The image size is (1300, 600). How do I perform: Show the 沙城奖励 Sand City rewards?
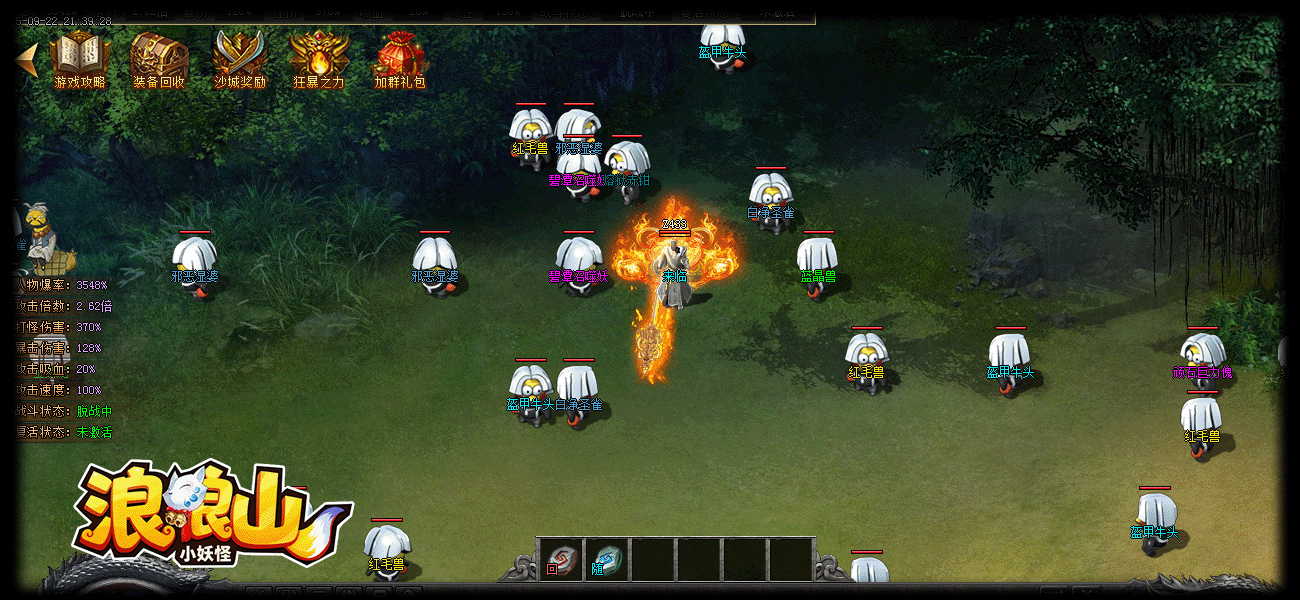tap(240, 58)
